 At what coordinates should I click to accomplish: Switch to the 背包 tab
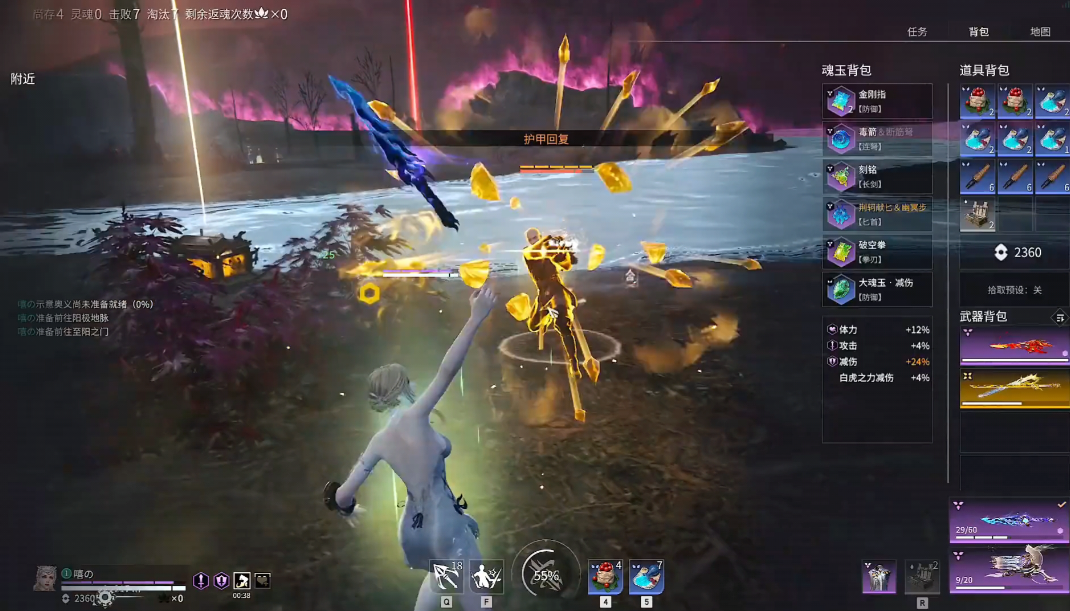[x=978, y=32]
